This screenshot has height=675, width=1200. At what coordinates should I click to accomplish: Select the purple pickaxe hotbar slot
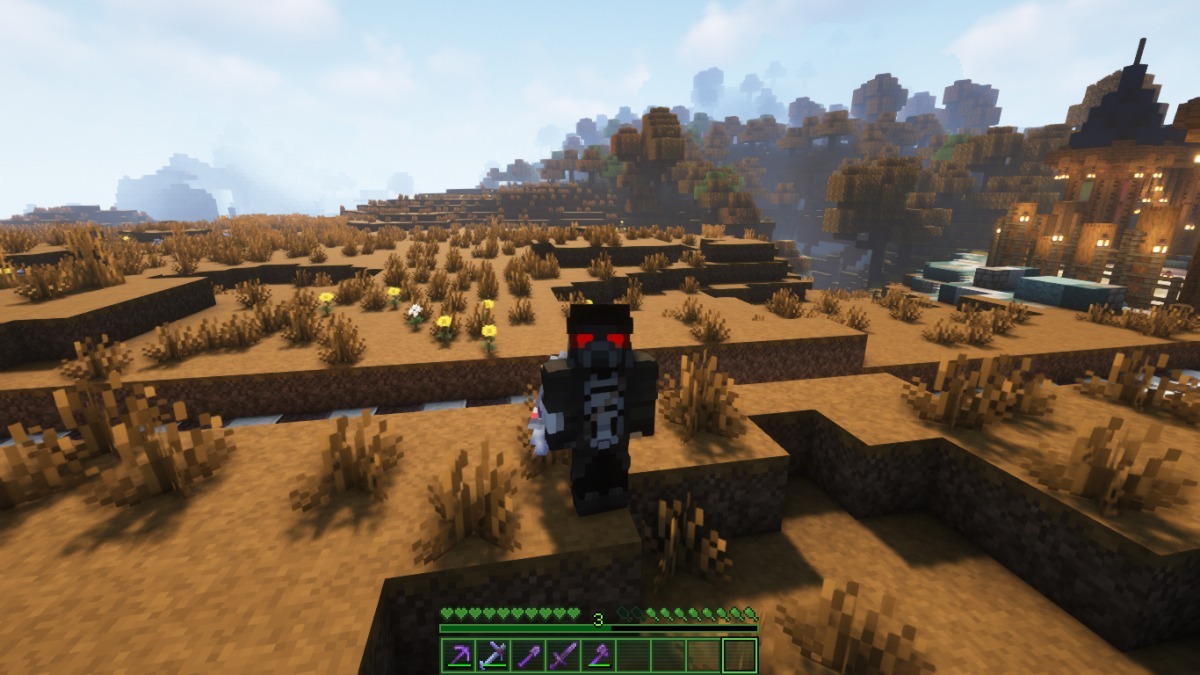459,655
